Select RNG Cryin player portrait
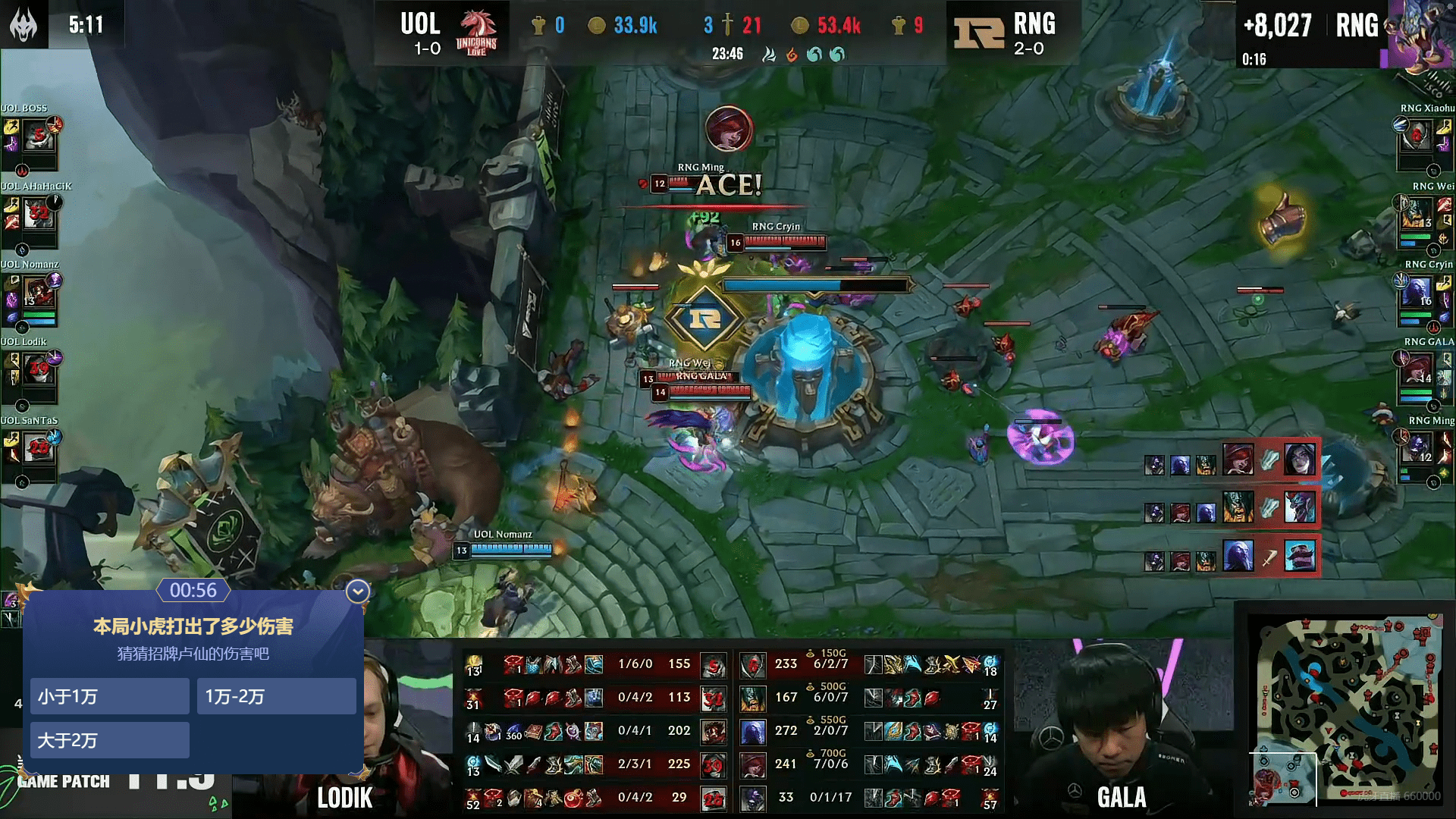 pyautogui.click(x=1416, y=293)
